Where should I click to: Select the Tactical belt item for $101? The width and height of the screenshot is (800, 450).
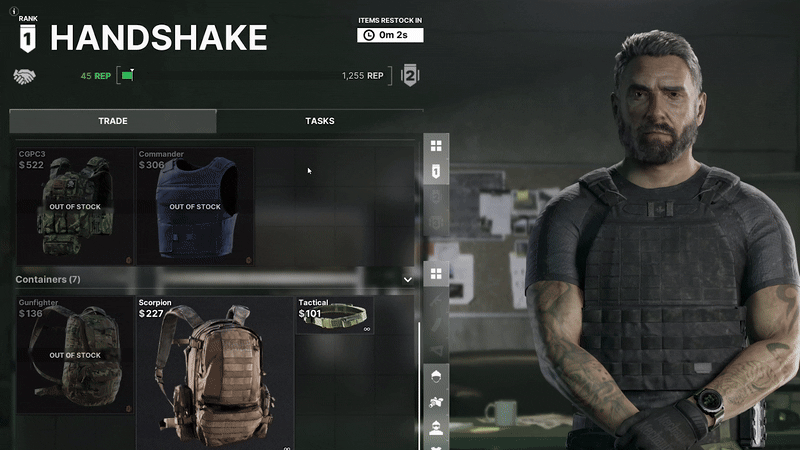335,315
